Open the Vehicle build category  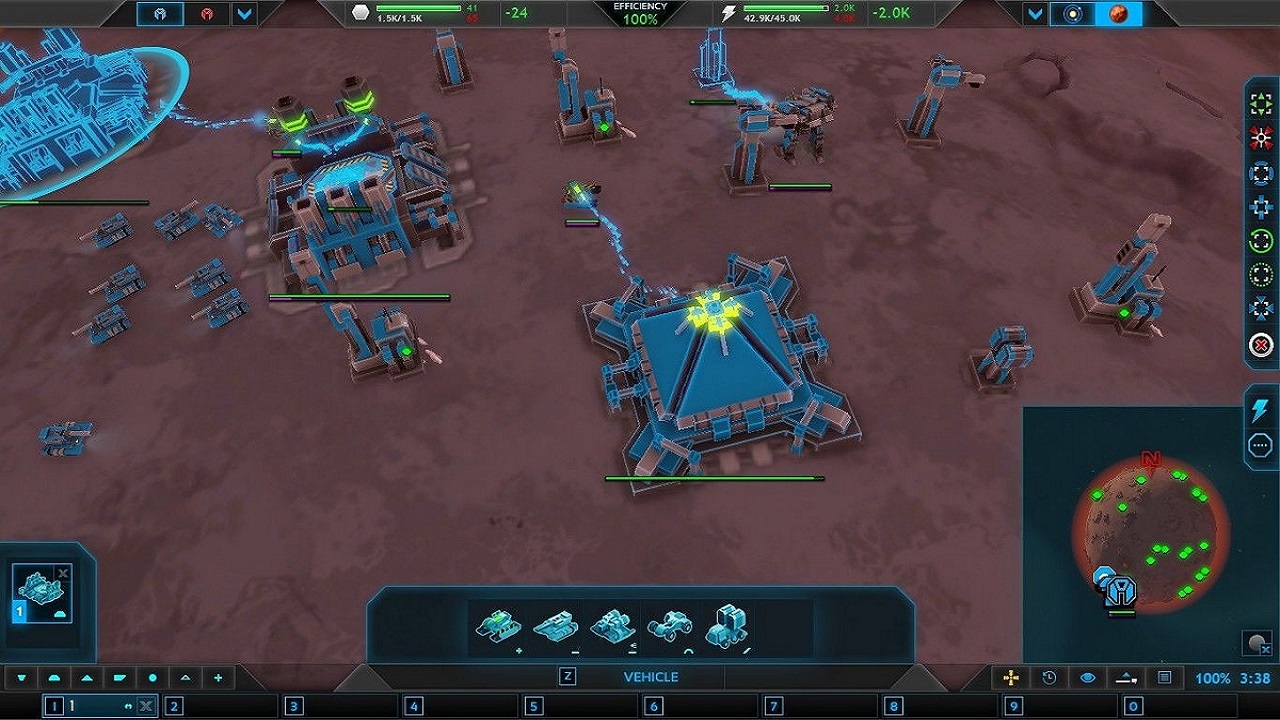[650, 677]
